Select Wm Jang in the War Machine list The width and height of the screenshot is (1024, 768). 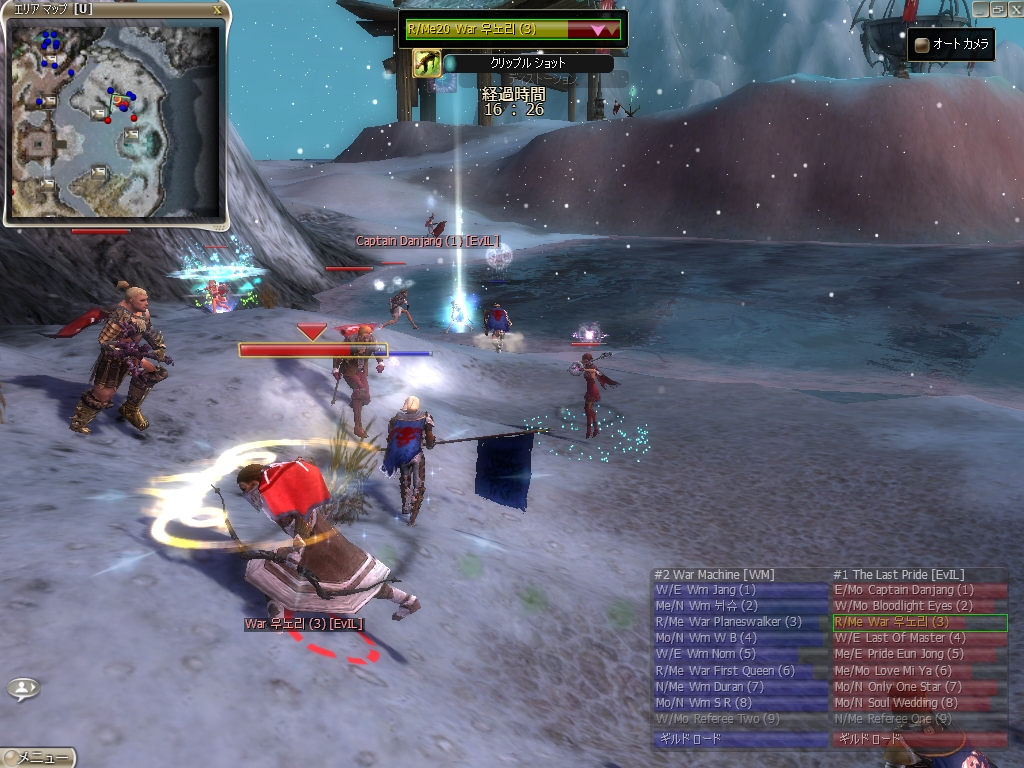click(739, 590)
